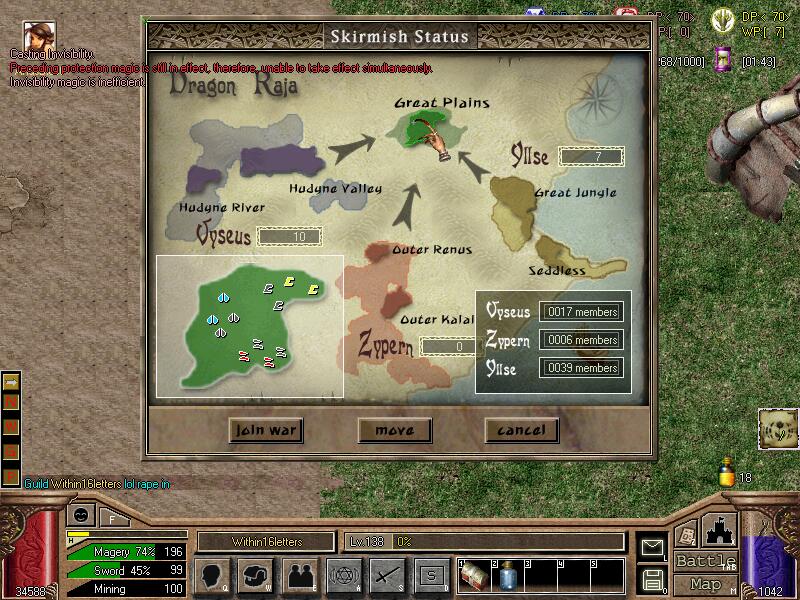
Task: Activate the hexagram magic icon
Action: click(x=343, y=575)
